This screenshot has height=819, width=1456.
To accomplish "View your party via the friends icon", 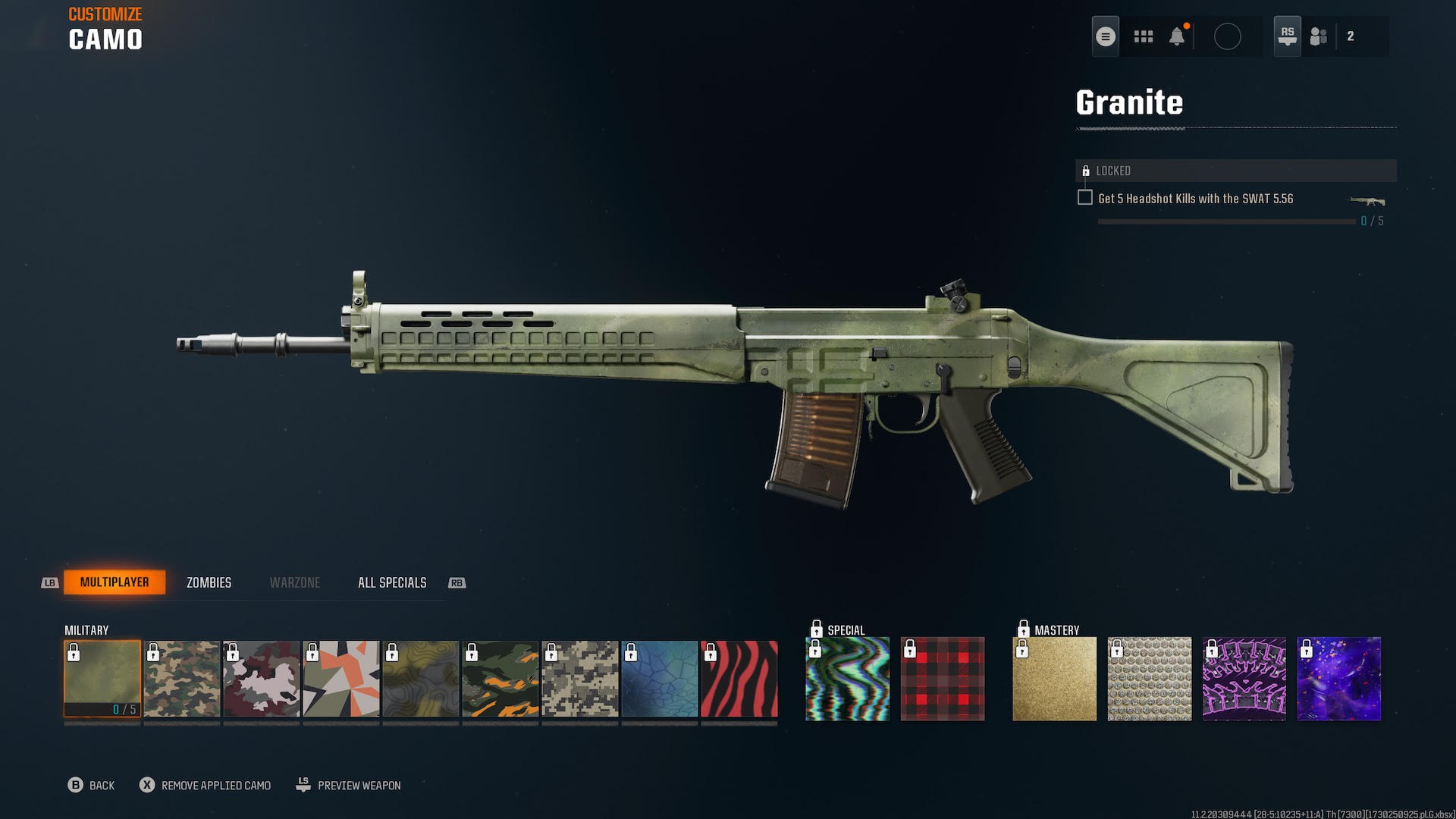I will 1318,35.
